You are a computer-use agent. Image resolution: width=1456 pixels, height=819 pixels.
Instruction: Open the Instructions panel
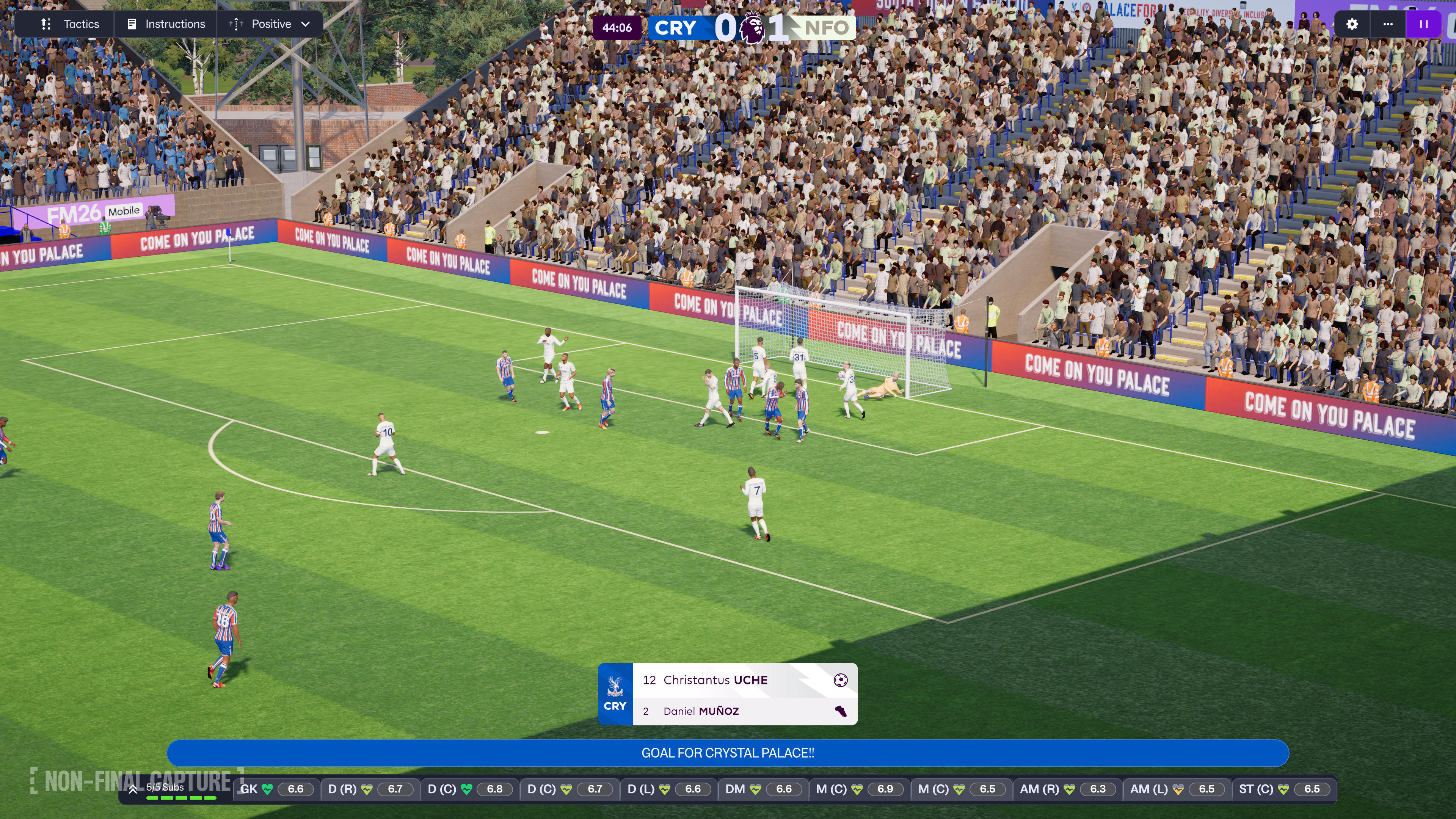(x=166, y=24)
